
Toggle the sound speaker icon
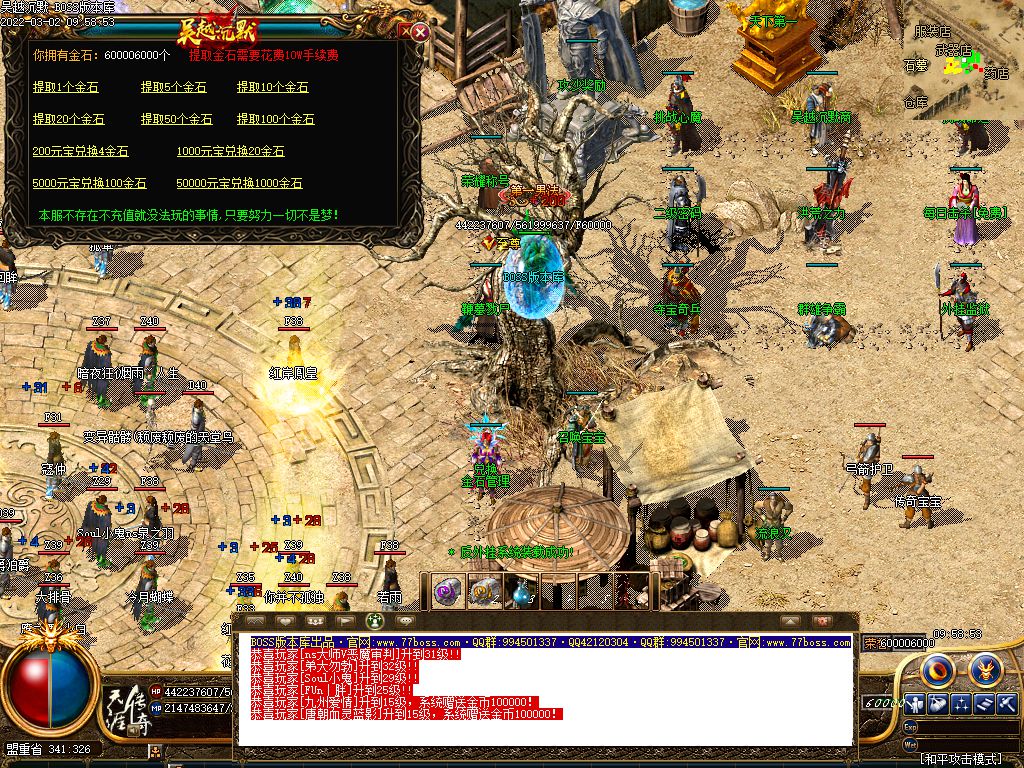(x=938, y=704)
